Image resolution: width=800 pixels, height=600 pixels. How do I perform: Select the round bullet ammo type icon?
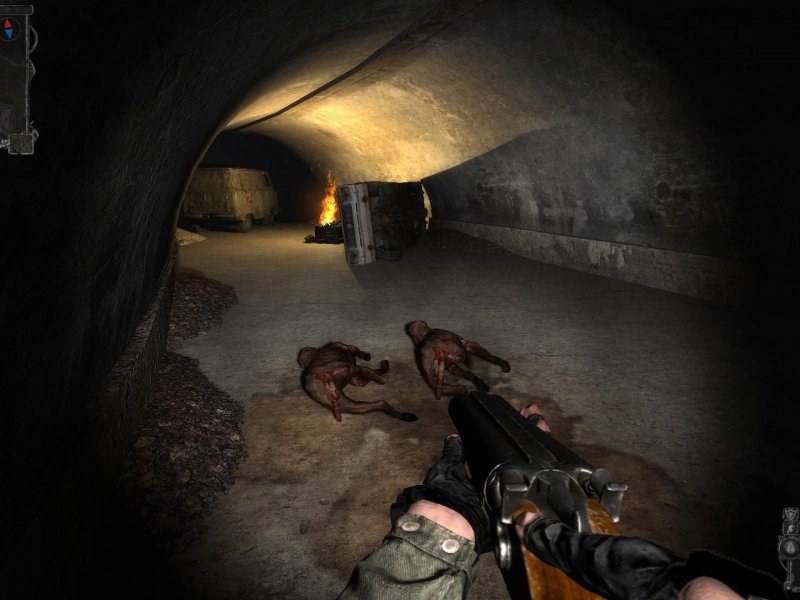point(791,548)
